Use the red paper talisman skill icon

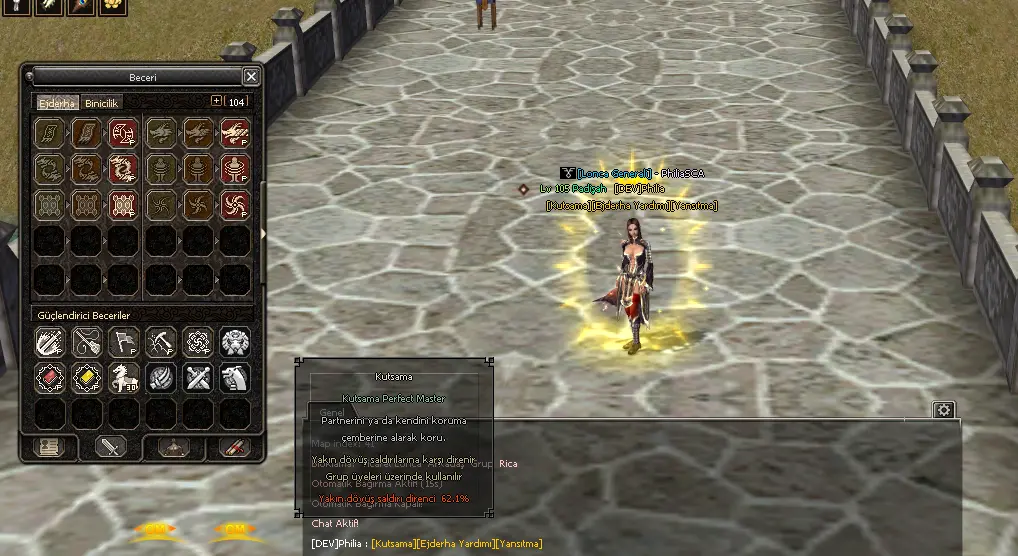click(123, 132)
